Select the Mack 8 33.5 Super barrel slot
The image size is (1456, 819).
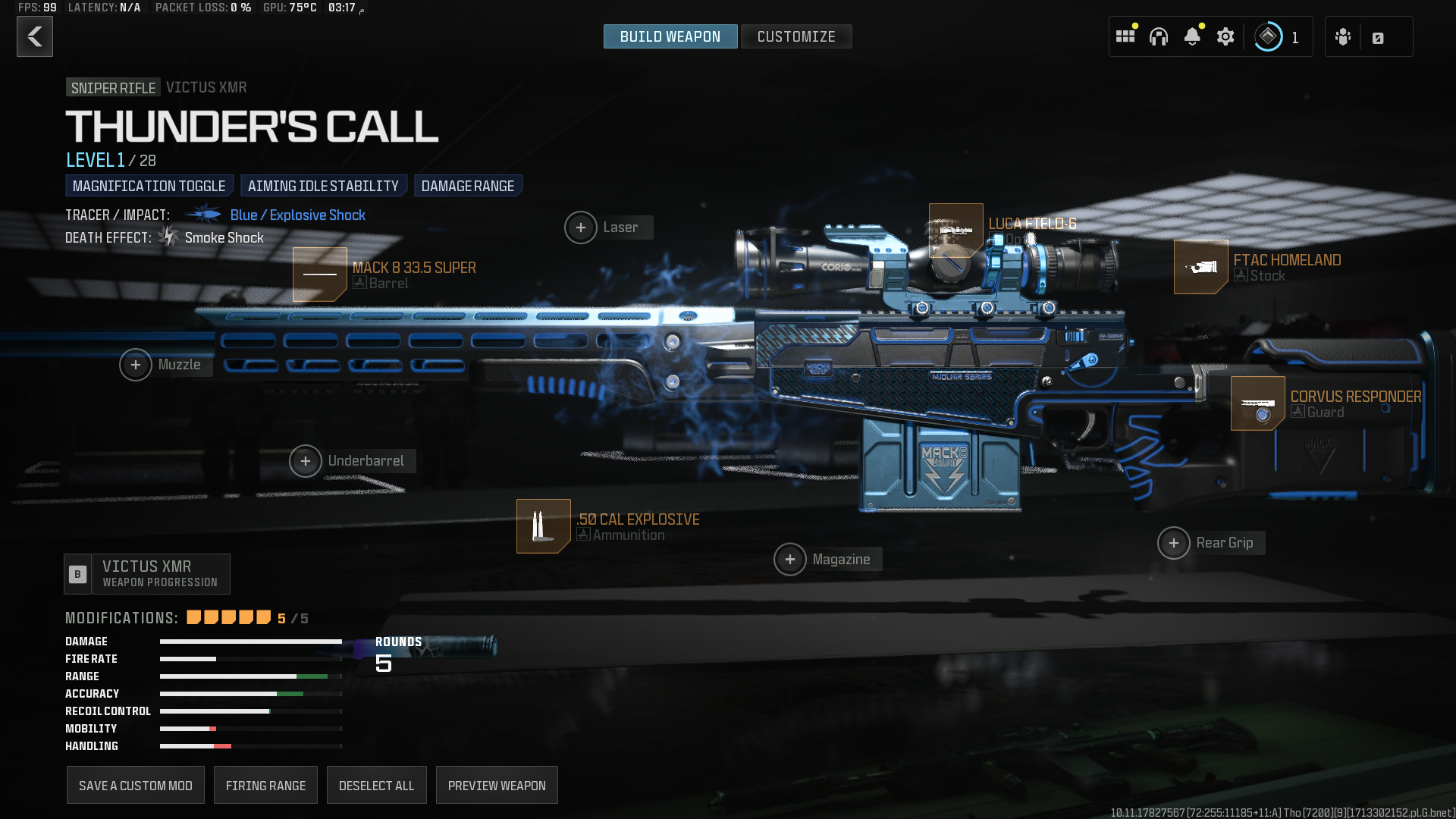click(x=320, y=275)
